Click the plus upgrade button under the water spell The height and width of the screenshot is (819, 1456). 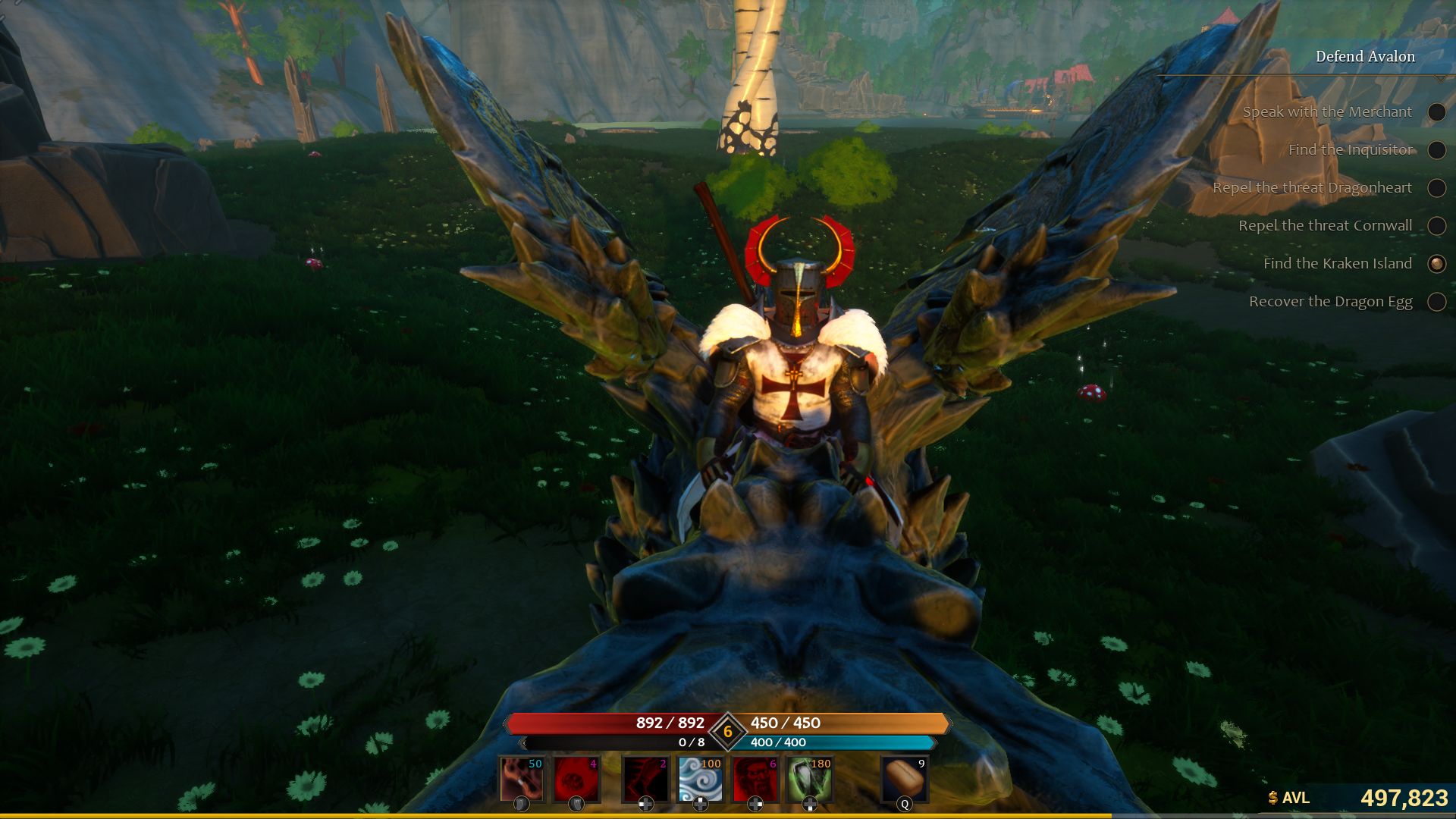701,804
